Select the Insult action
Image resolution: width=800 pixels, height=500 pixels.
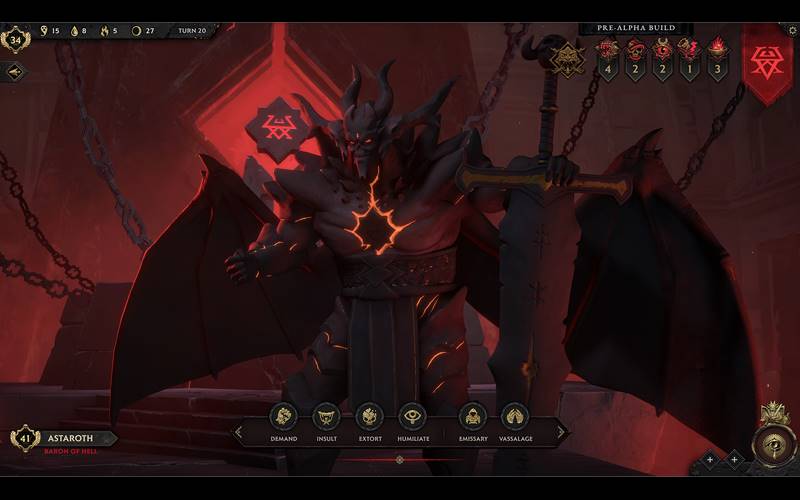coord(327,417)
